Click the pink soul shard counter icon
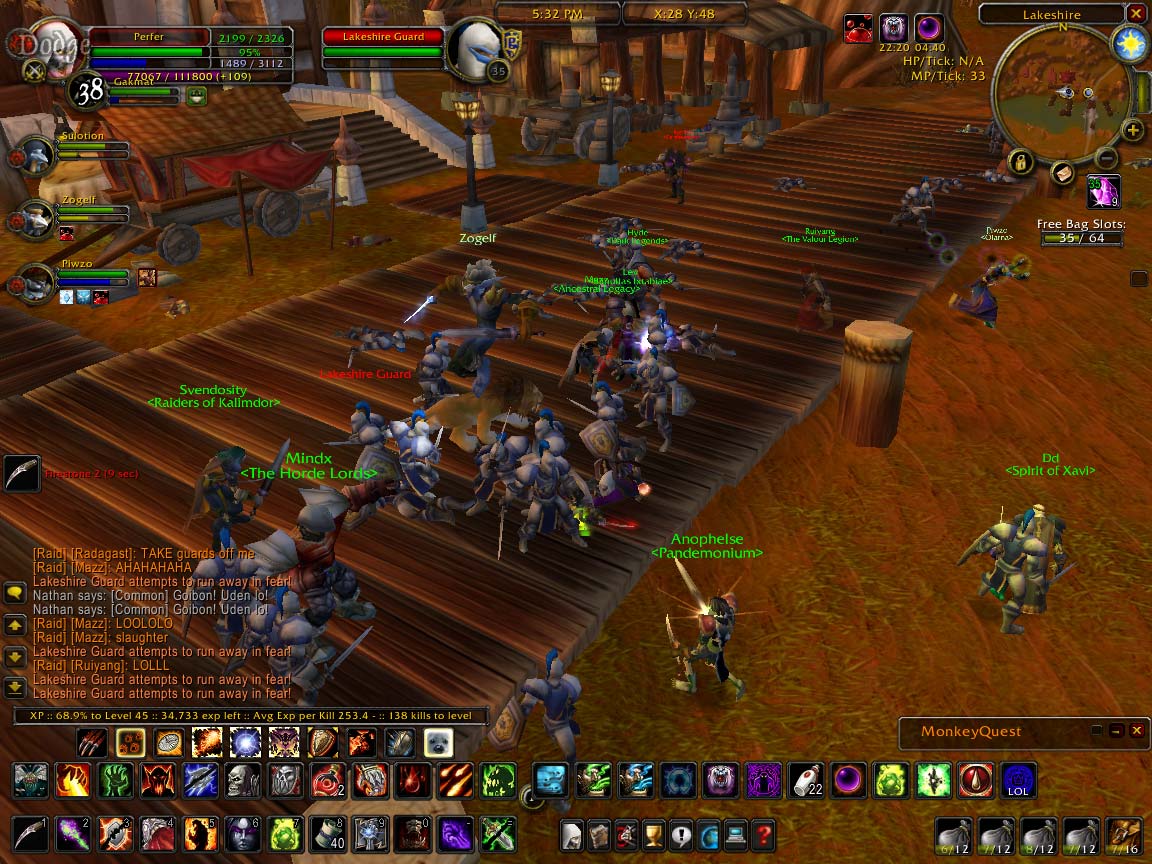Screen dimensions: 1152x864 pos(1103,190)
